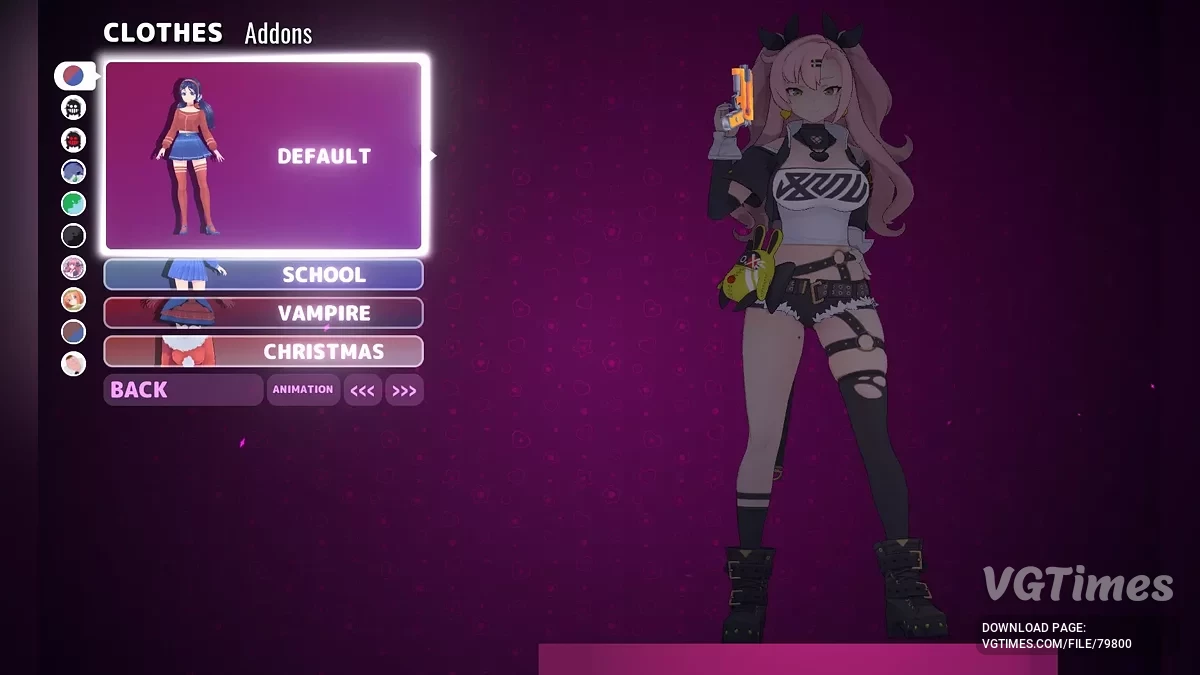Select the highlighted red and blue icon
Image resolution: width=1200 pixels, height=675 pixels.
click(74, 75)
